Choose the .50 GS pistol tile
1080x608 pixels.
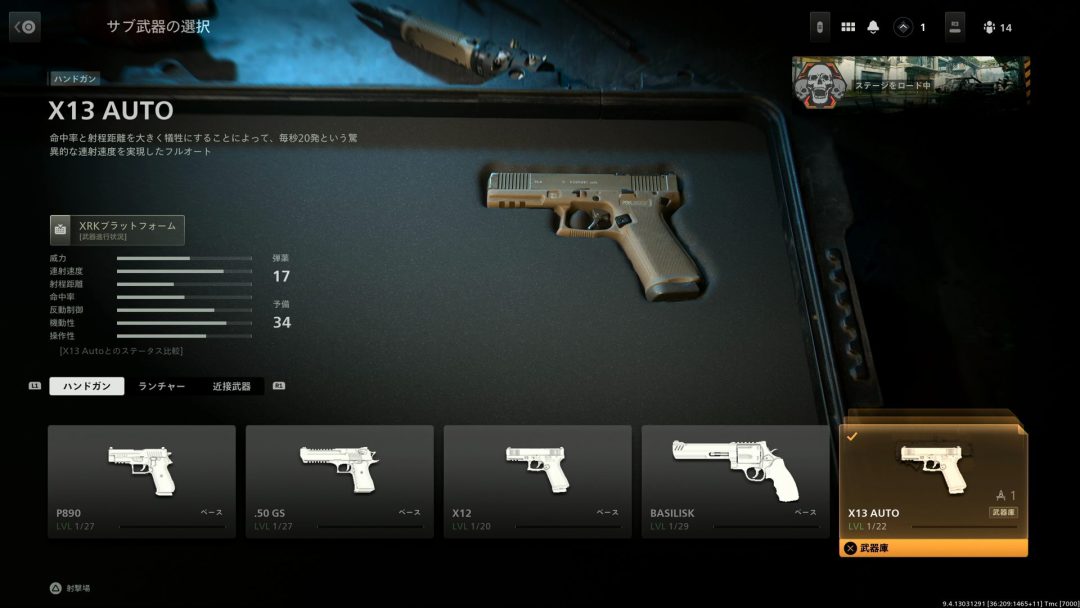[339, 481]
